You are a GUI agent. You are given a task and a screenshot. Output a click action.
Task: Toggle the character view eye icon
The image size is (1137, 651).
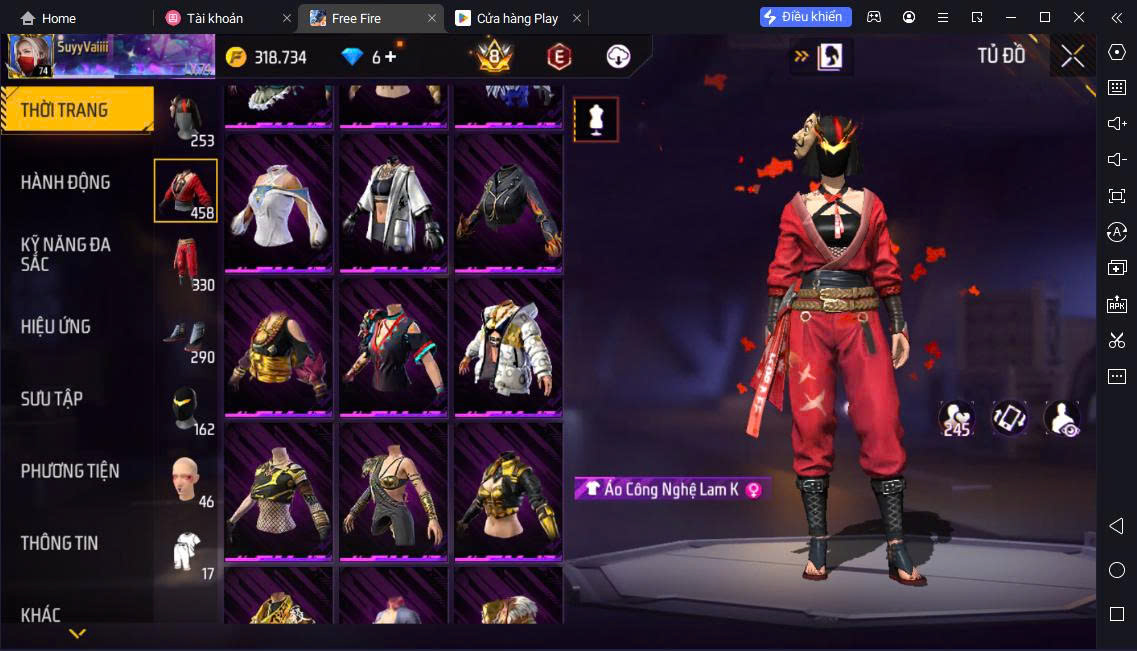(1061, 418)
